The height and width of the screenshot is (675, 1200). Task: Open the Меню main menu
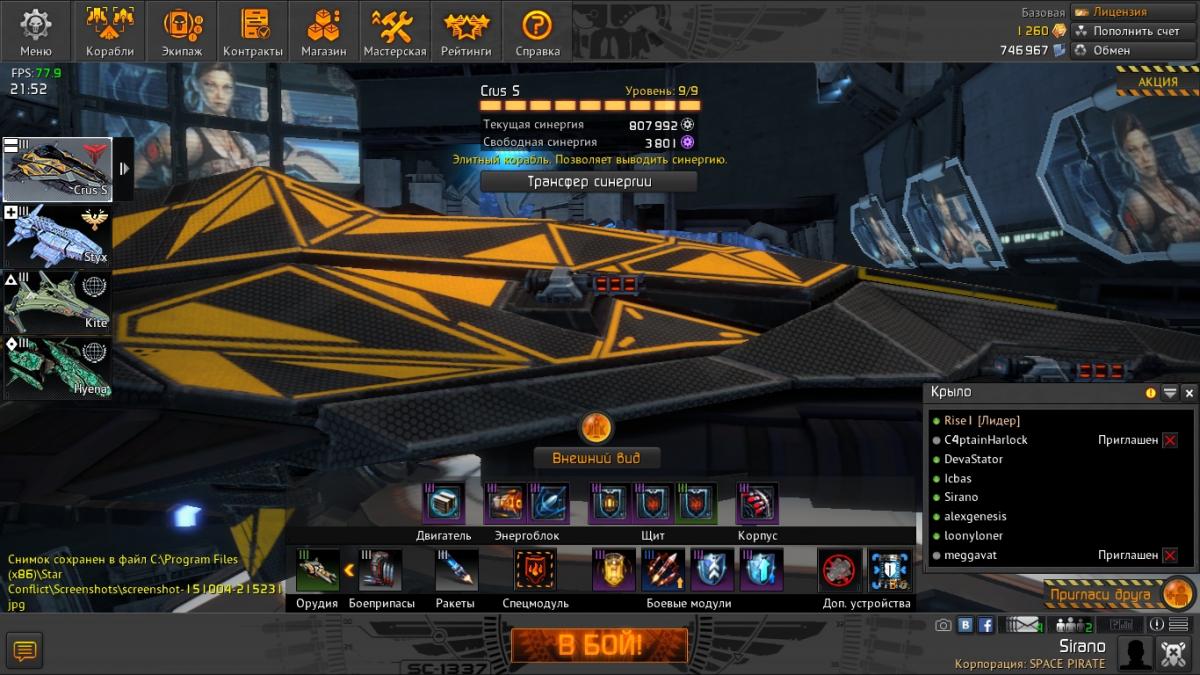point(36,31)
